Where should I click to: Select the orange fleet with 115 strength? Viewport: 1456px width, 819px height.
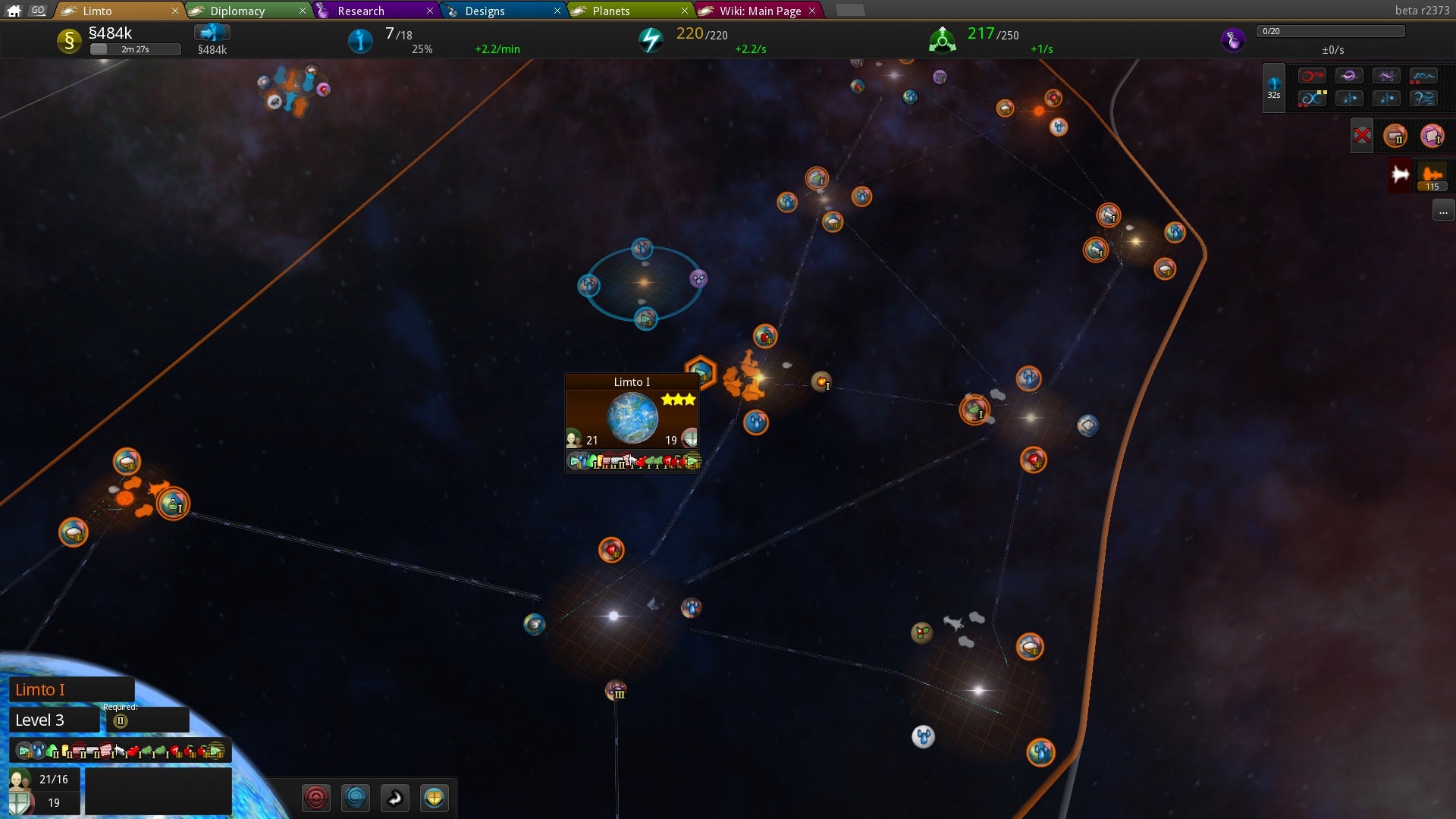(1432, 177)
